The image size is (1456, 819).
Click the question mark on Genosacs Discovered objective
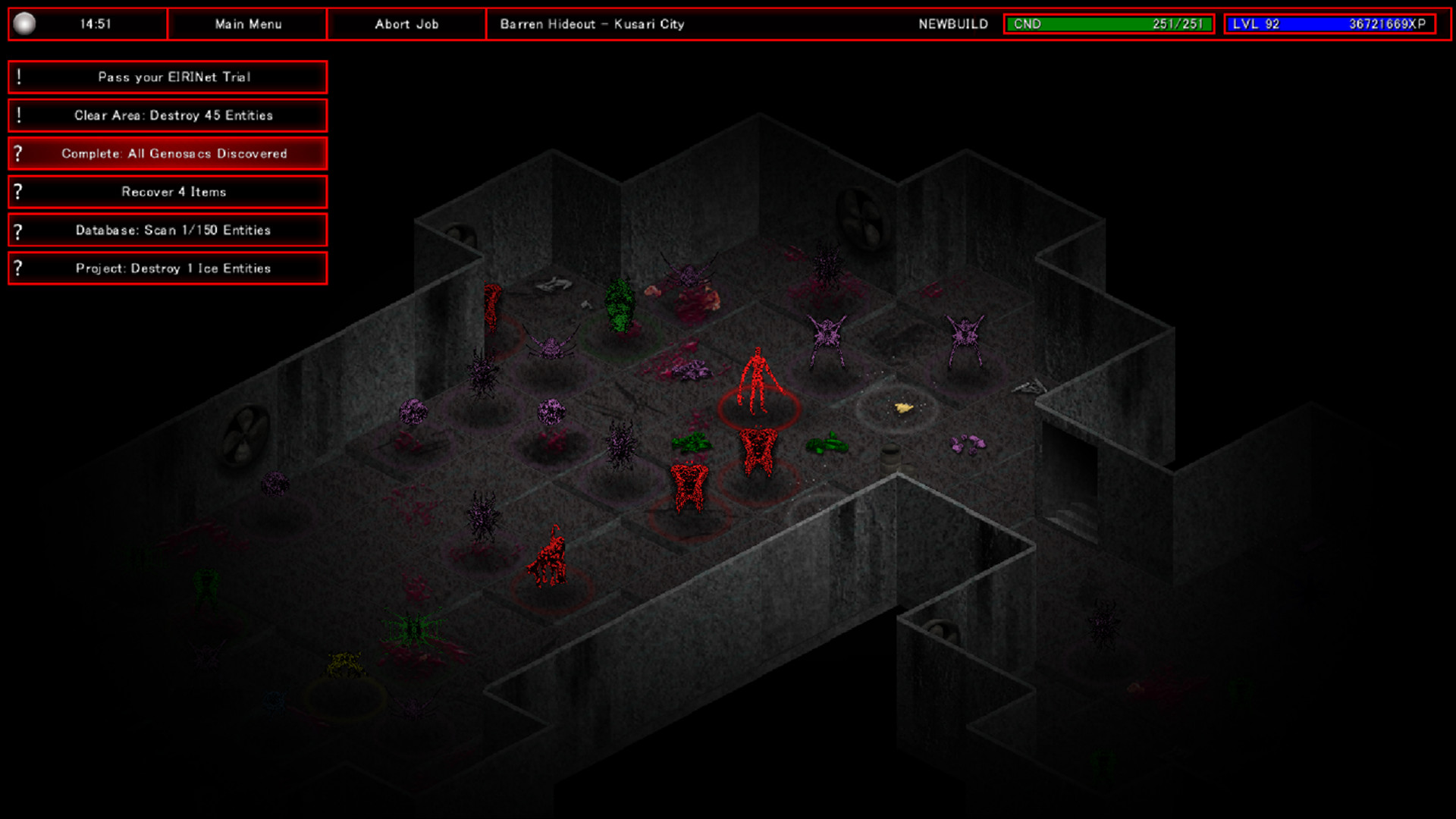pos(19,153)
